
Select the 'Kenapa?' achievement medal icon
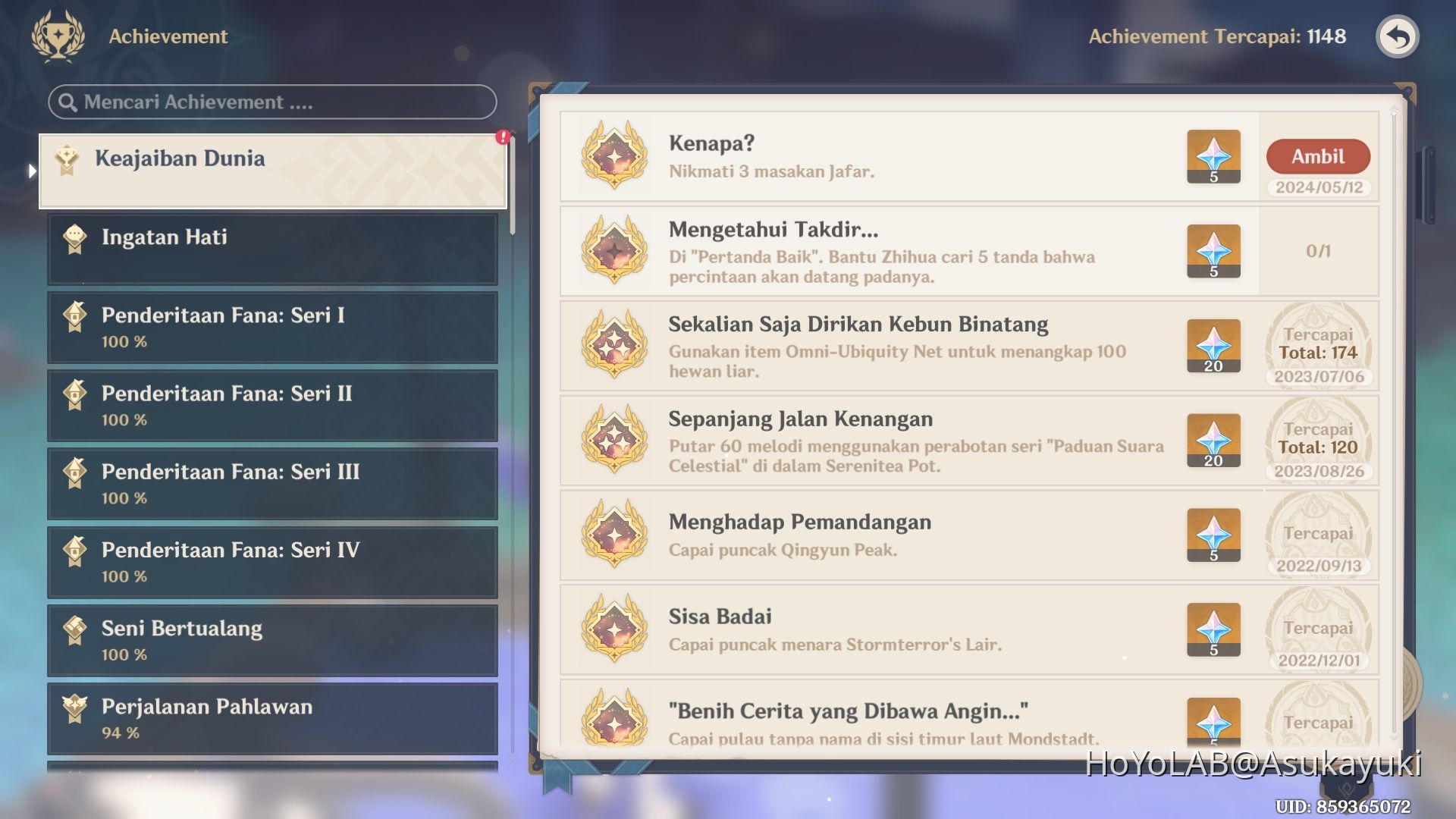coord(613,157)
